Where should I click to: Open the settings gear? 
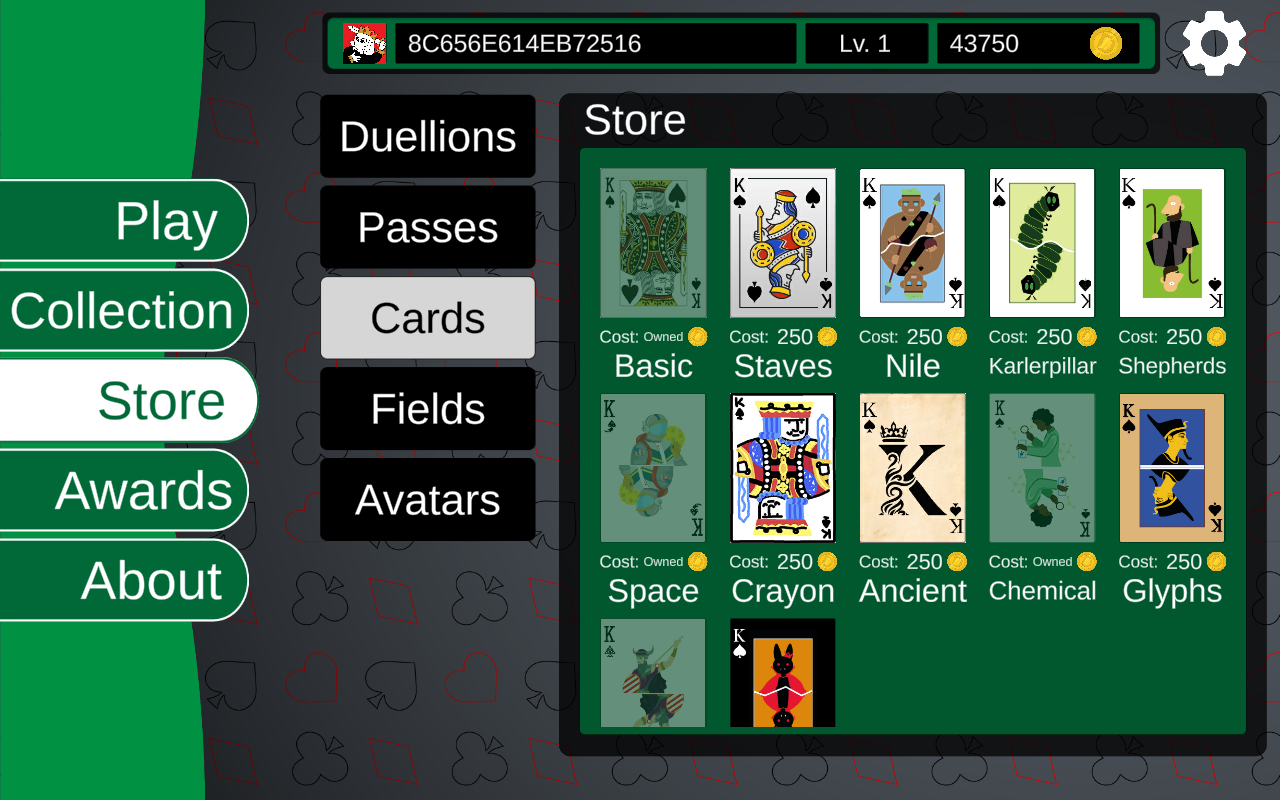click(1213, 42)
